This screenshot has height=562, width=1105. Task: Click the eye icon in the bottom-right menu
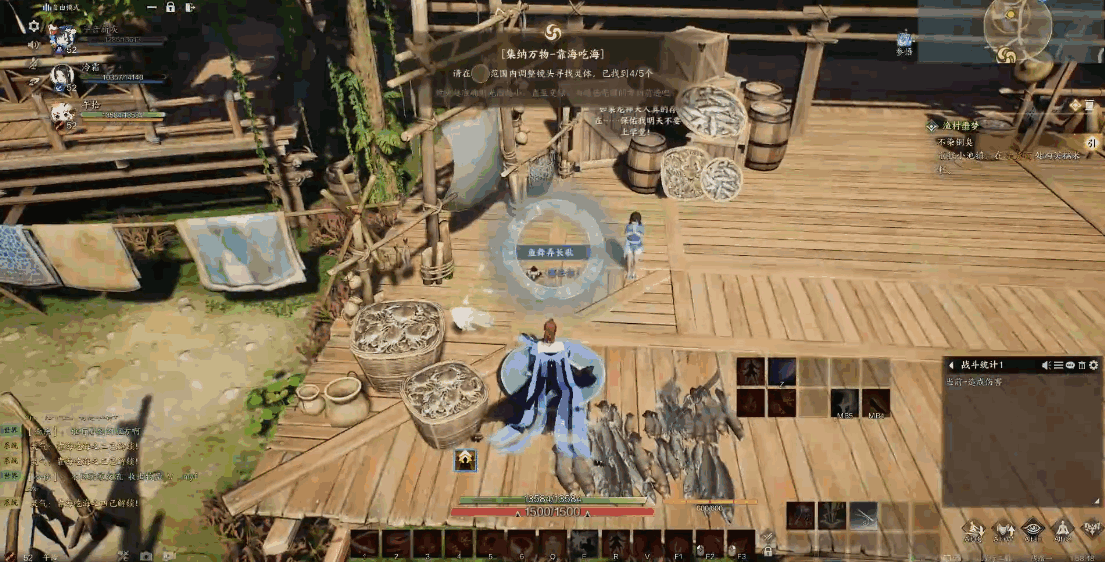1032,530
